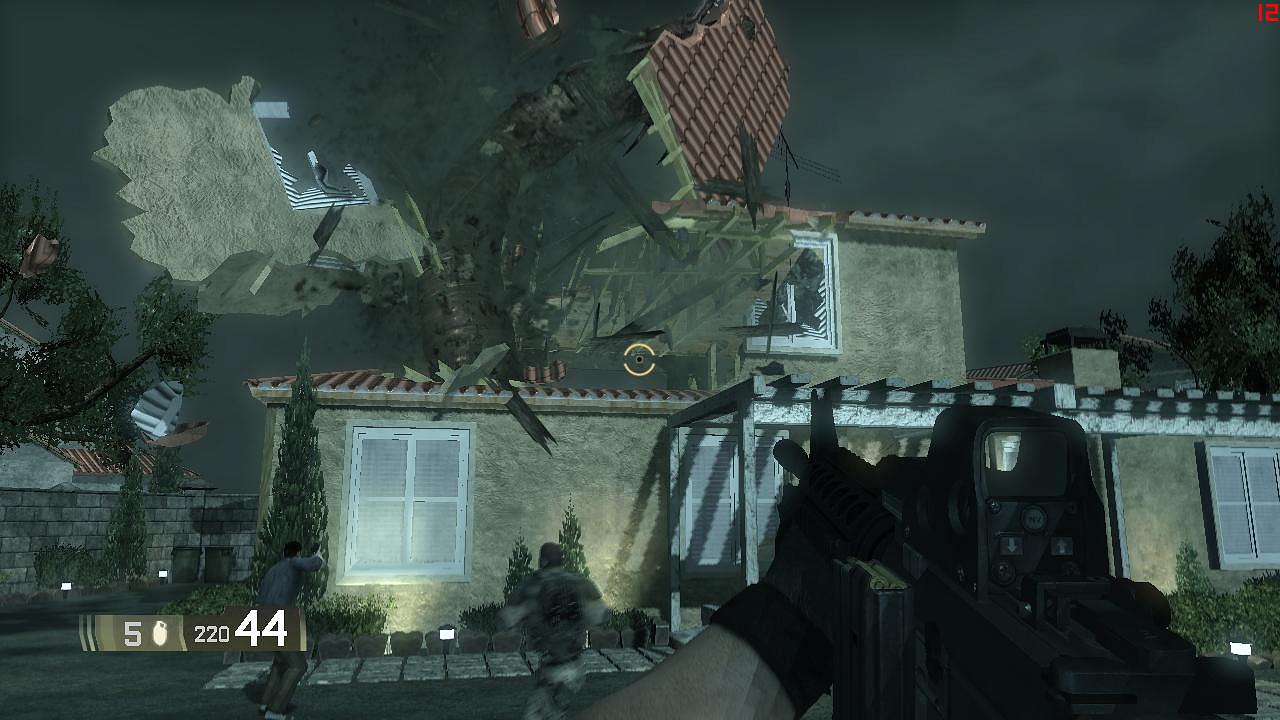Image resolution: width=1280 pixels, height=720 pixels.
Task: Click the up arrow on the sight
Action: pyautogui.click(x=1062, y=545)
